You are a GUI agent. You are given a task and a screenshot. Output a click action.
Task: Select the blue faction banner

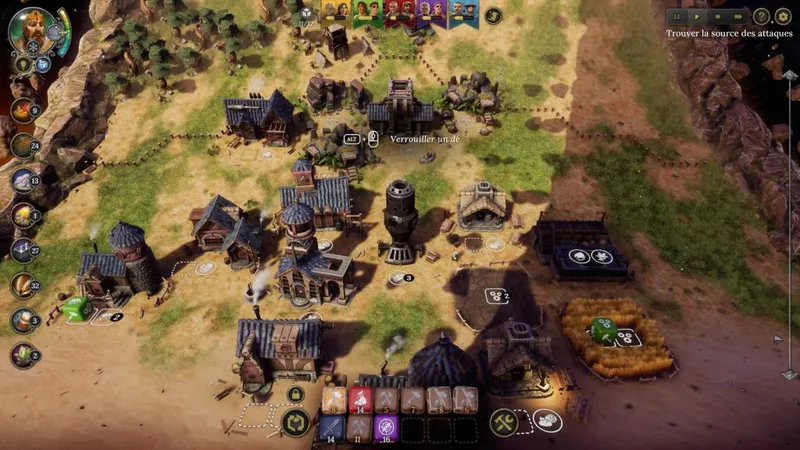click(x=459, y=12)
